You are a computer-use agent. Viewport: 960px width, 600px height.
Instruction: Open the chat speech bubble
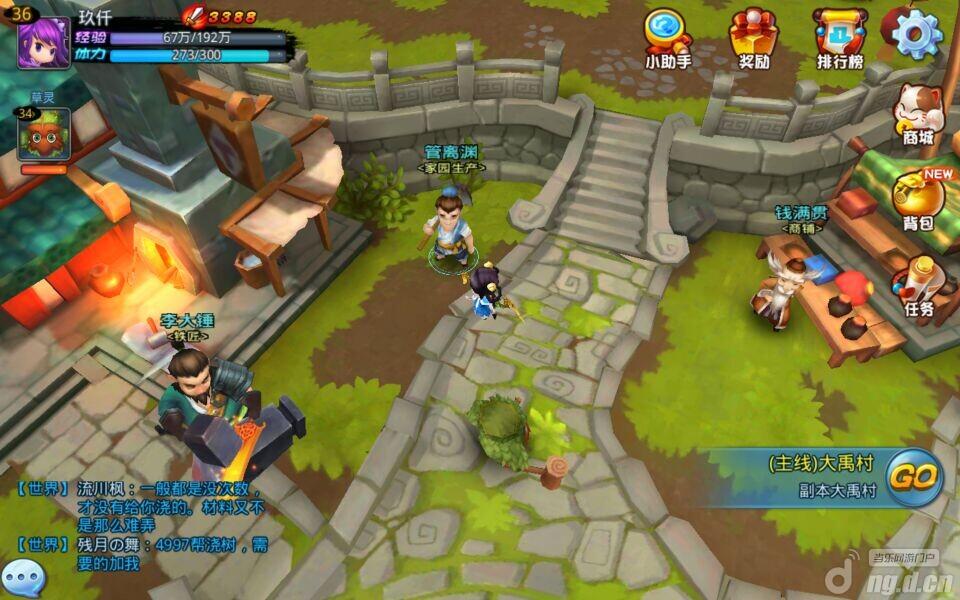(x=22, y=578)
